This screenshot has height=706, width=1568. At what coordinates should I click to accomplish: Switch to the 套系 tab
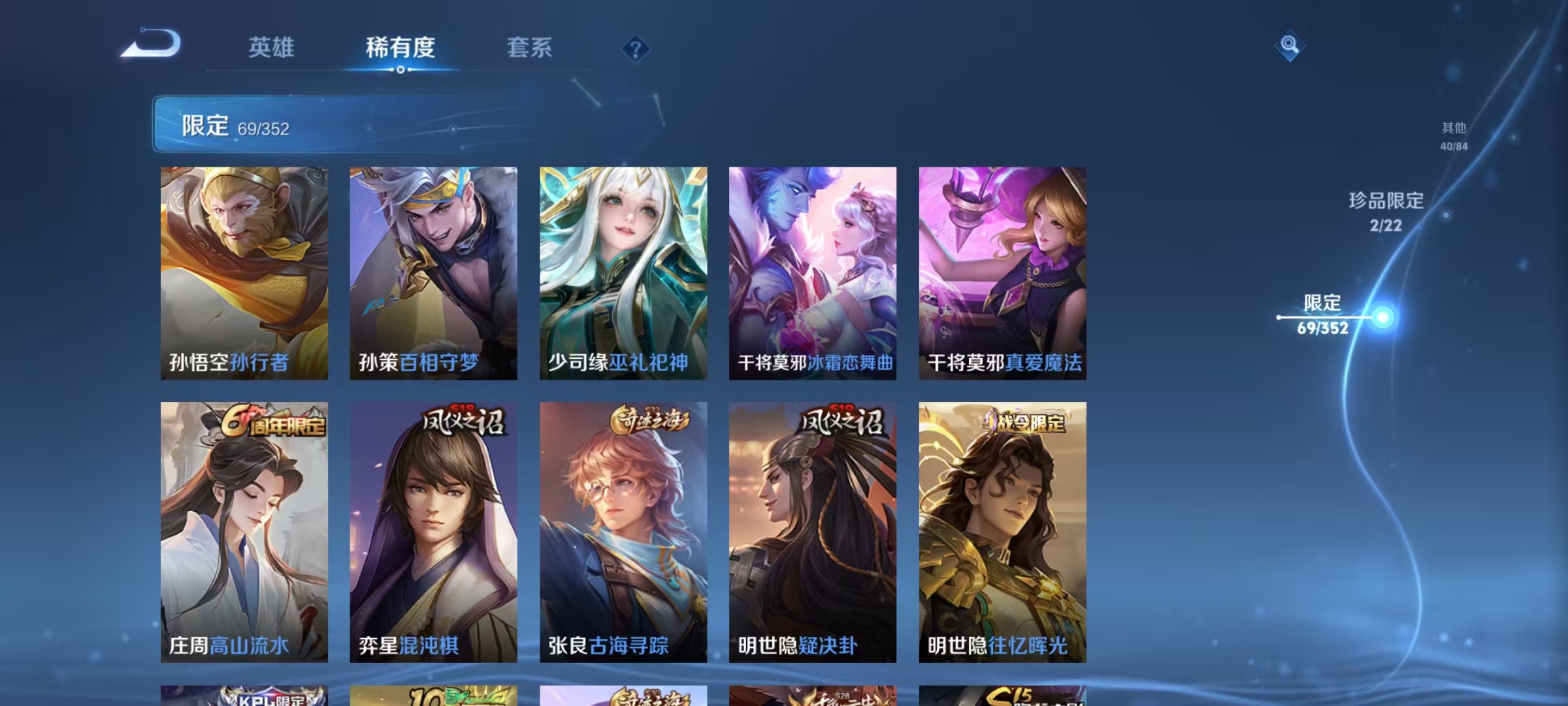click(529, 48)
